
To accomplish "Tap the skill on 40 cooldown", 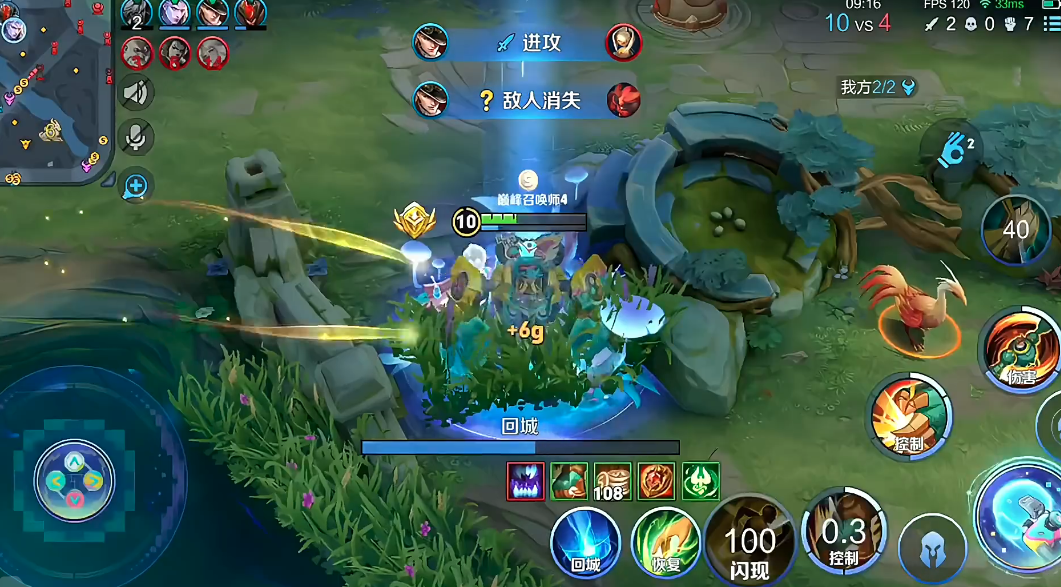I will (x=1015, y=230).
